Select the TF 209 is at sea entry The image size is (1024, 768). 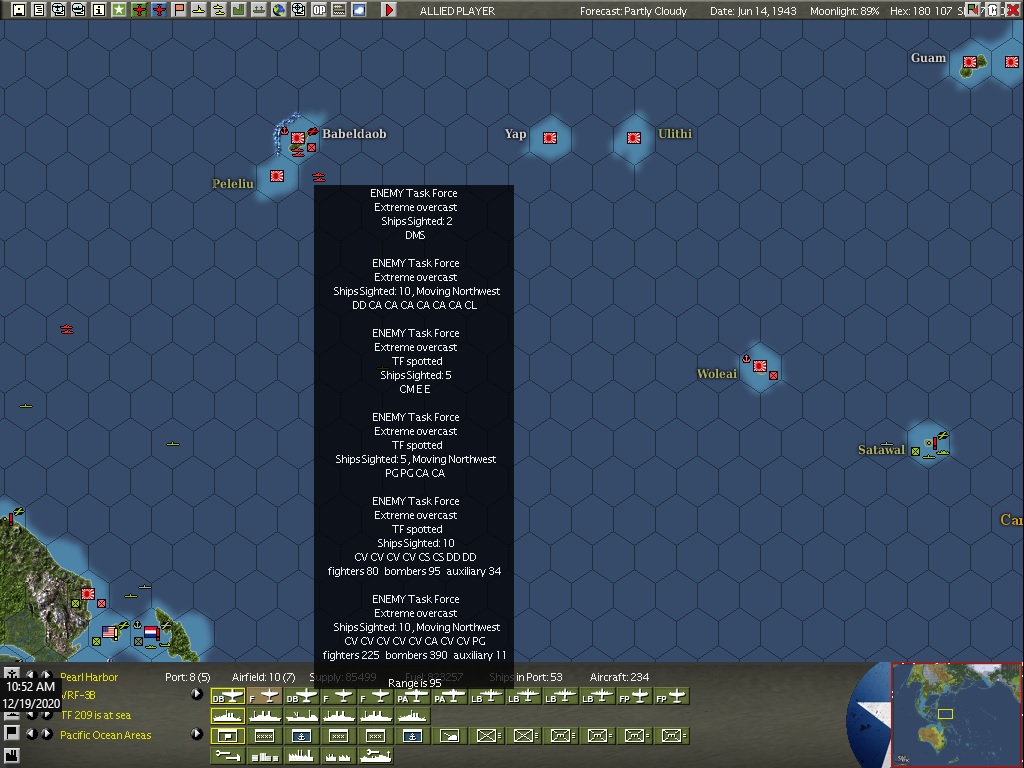tap(95, 715)
